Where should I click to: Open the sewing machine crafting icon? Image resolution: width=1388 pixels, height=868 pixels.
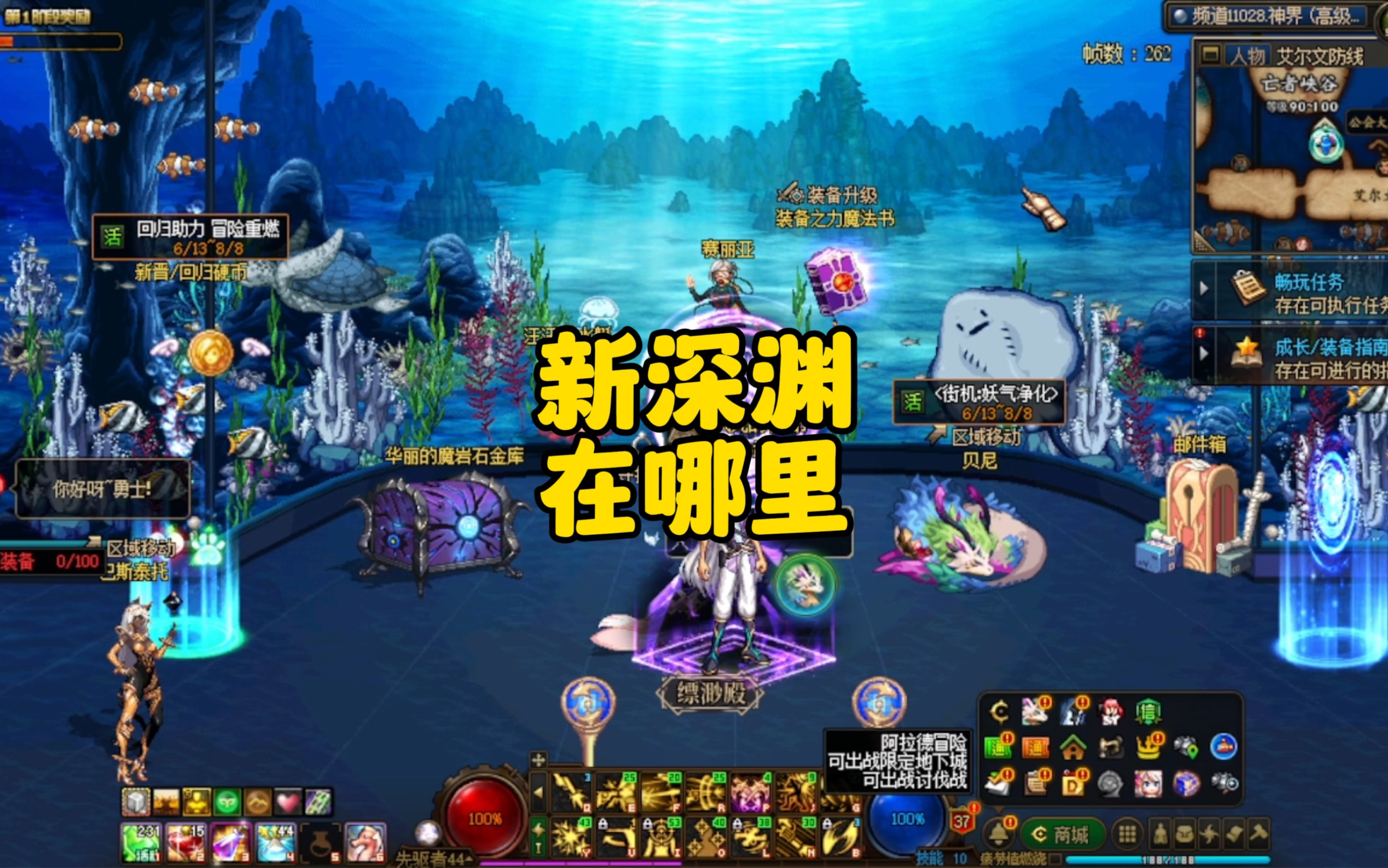(x=1111, y=747)
